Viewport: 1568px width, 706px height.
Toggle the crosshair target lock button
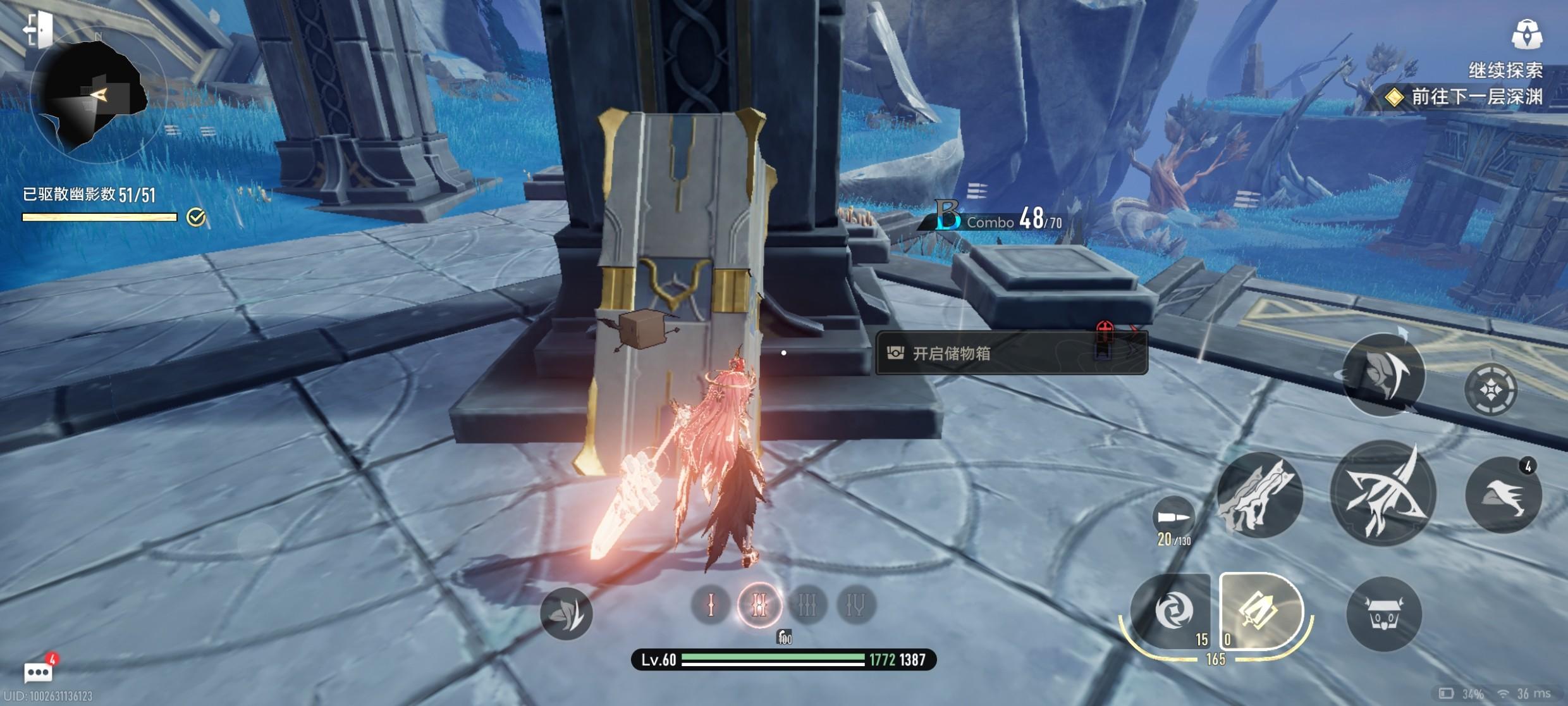point(1491,390)
